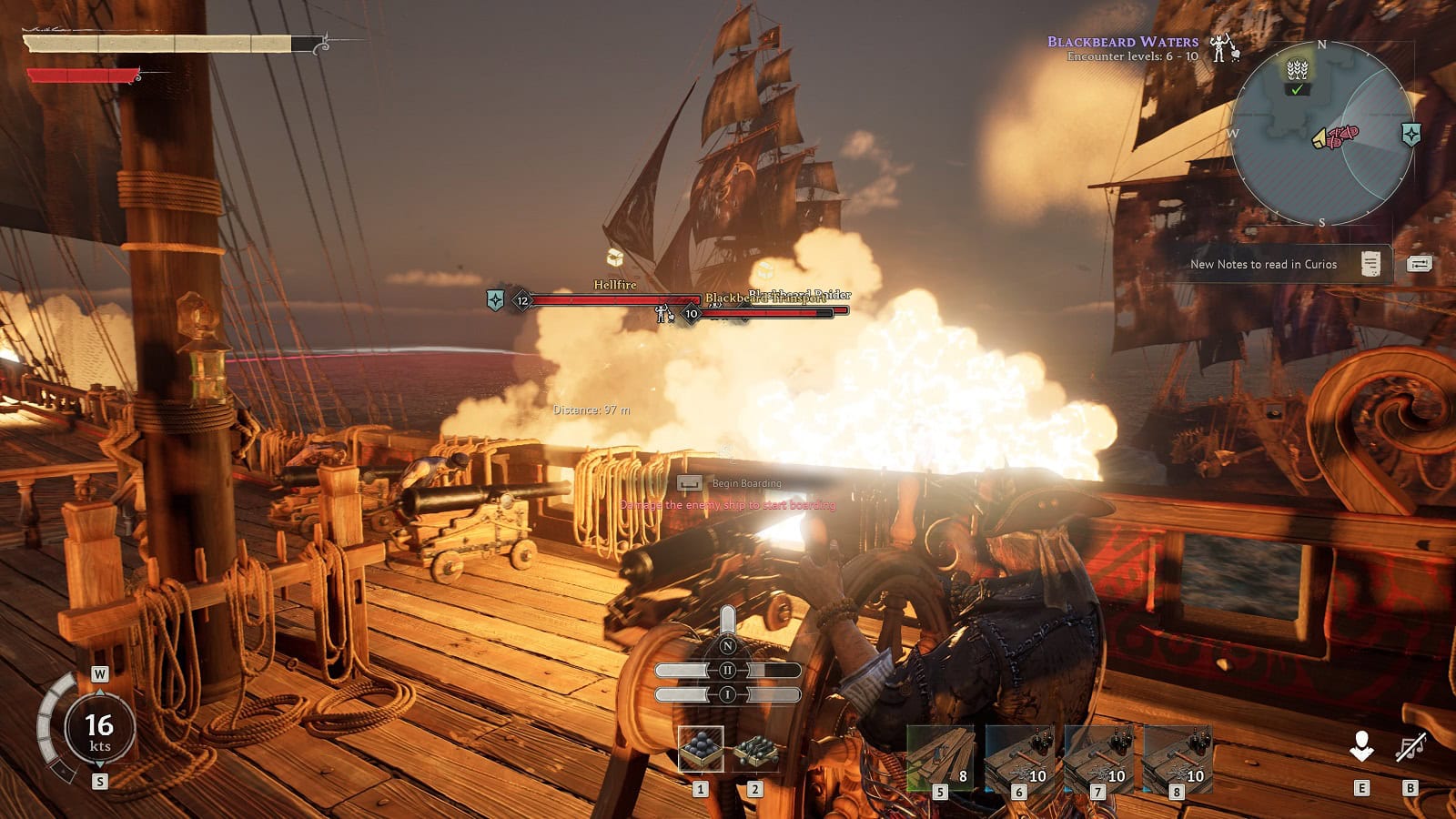The image size is (1456, 819).
Task: Select the shield icon beside Hellfire's health bar
Action: coord(495,299)
